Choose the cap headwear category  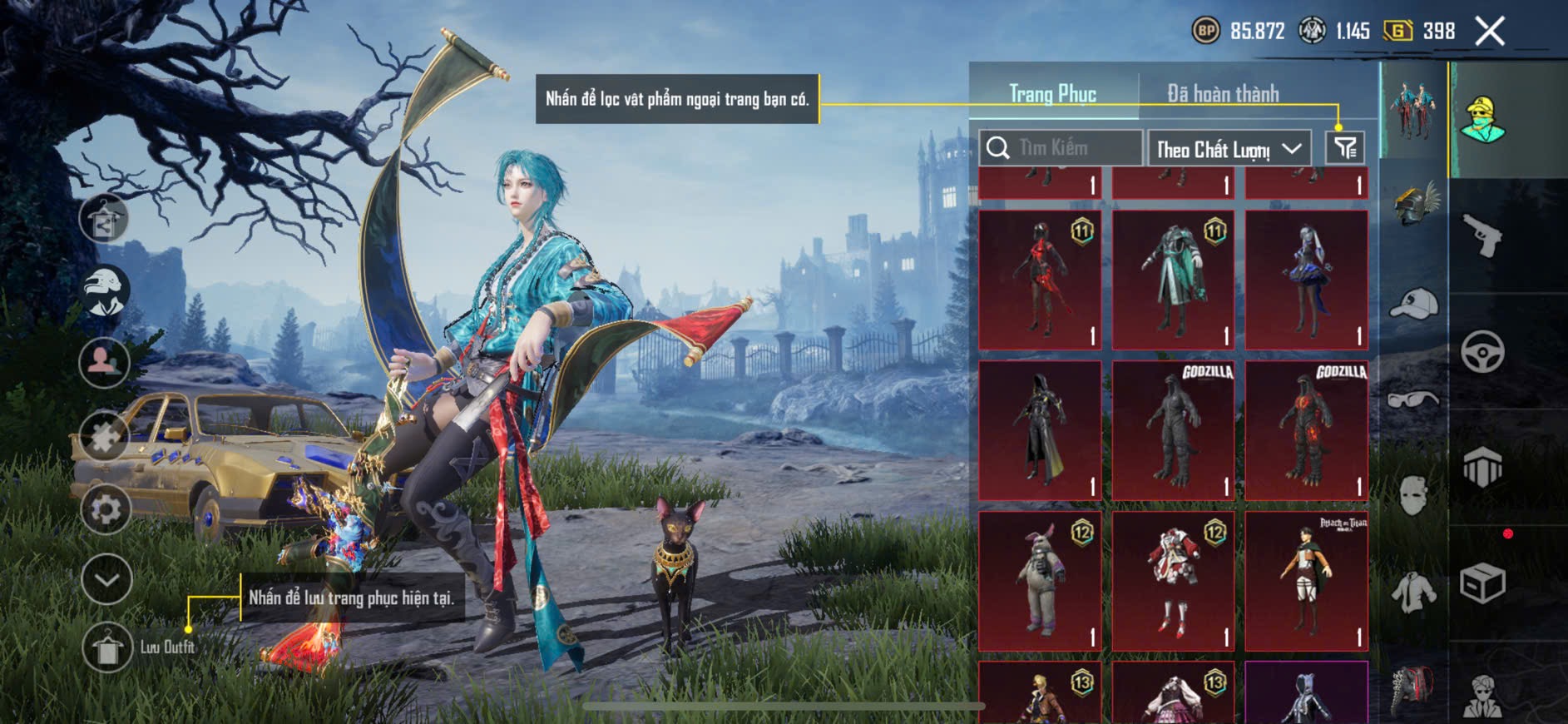tap(1413, 304)
